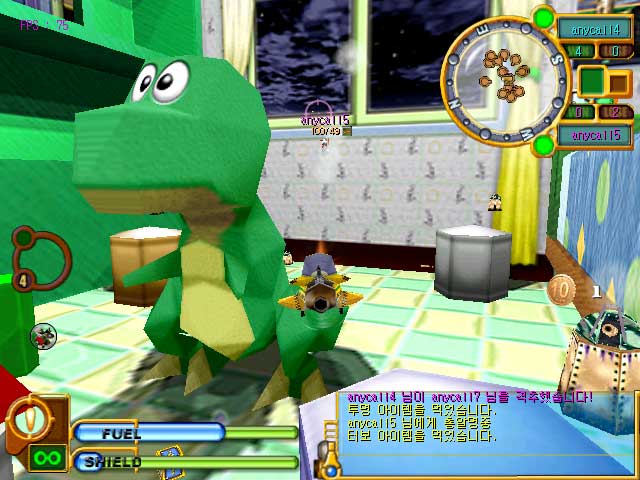
Task: Click the green team square indicator
Action: 594,82
